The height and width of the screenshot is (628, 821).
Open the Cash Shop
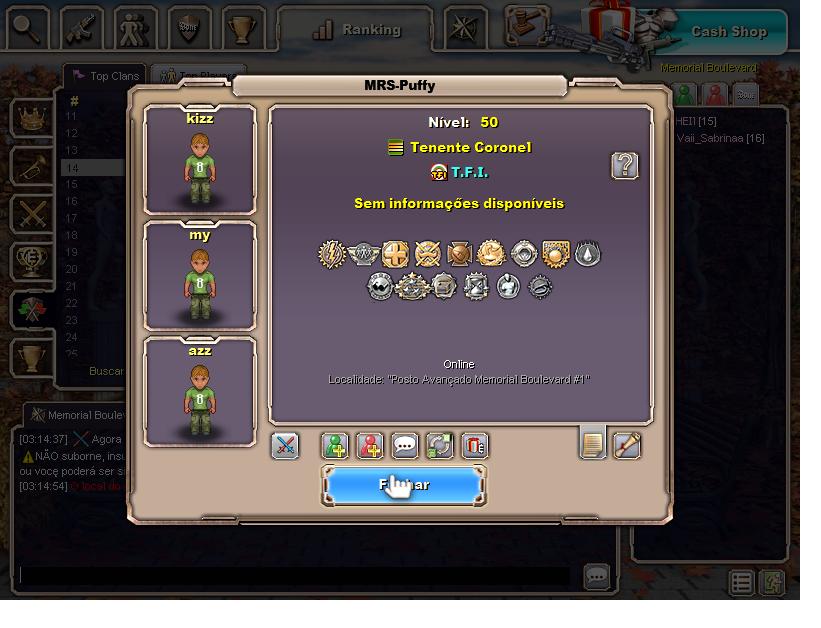[728, 31]
